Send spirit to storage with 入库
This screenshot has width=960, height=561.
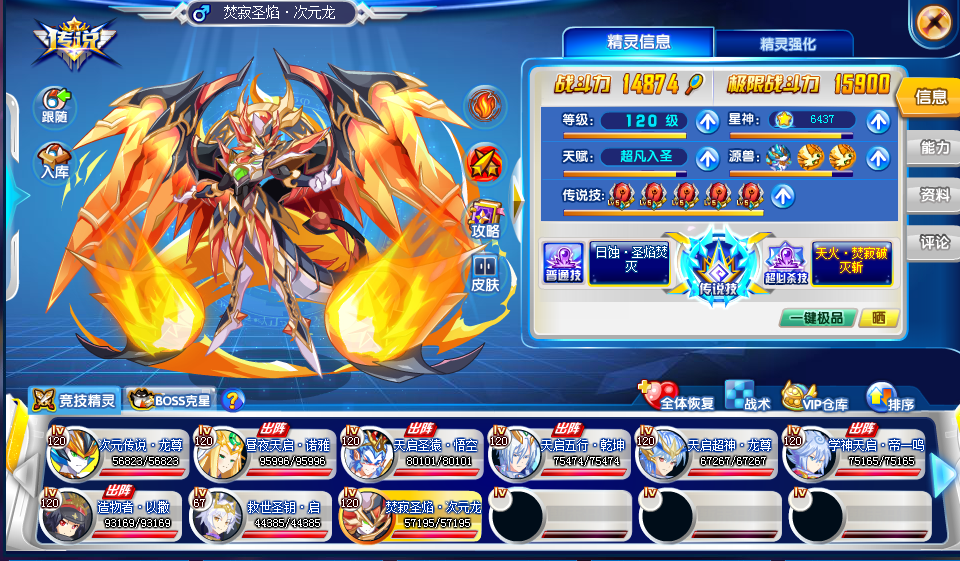click(55, 162)
